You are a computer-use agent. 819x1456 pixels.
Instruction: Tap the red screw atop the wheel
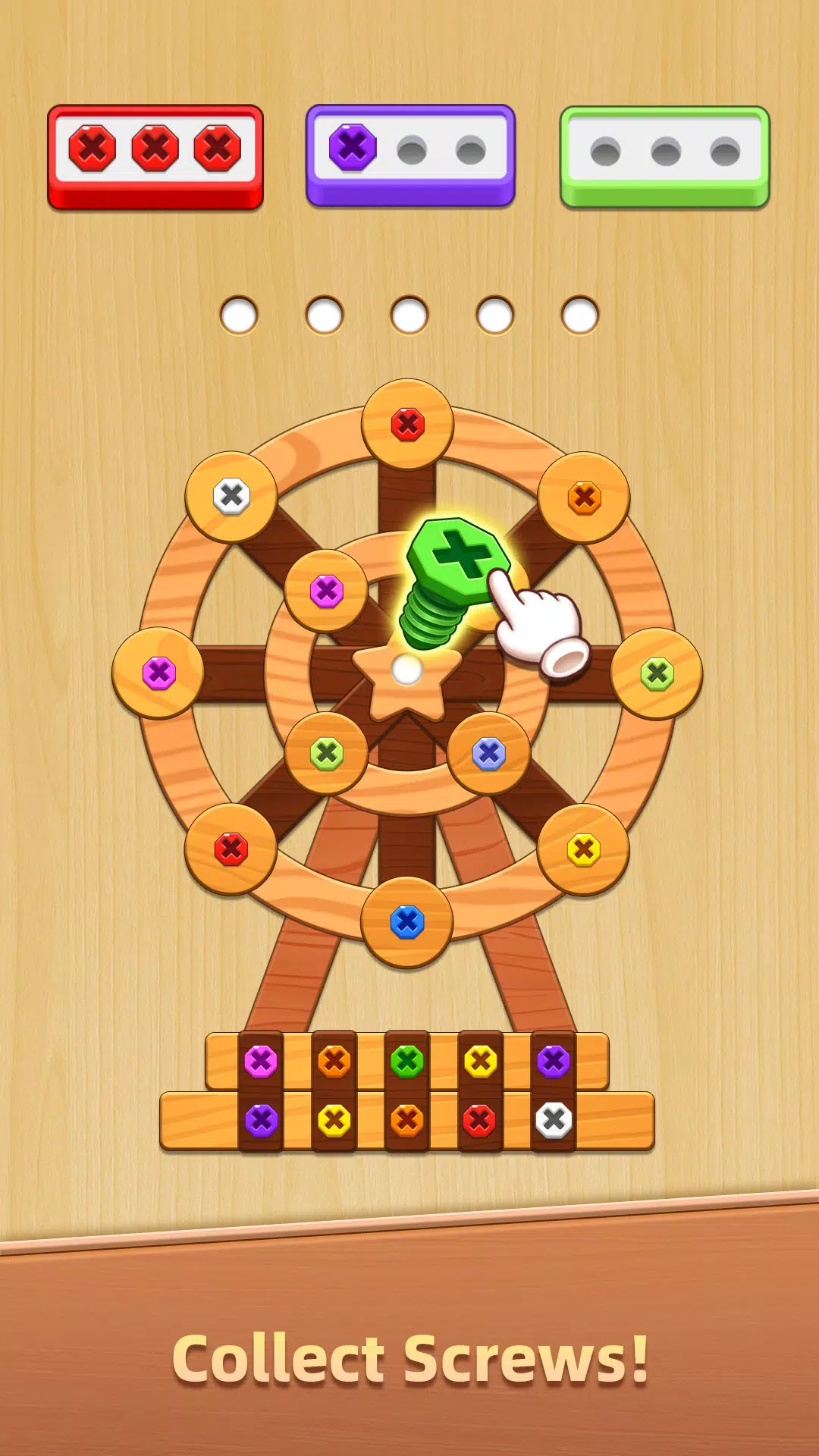(408, 425)
